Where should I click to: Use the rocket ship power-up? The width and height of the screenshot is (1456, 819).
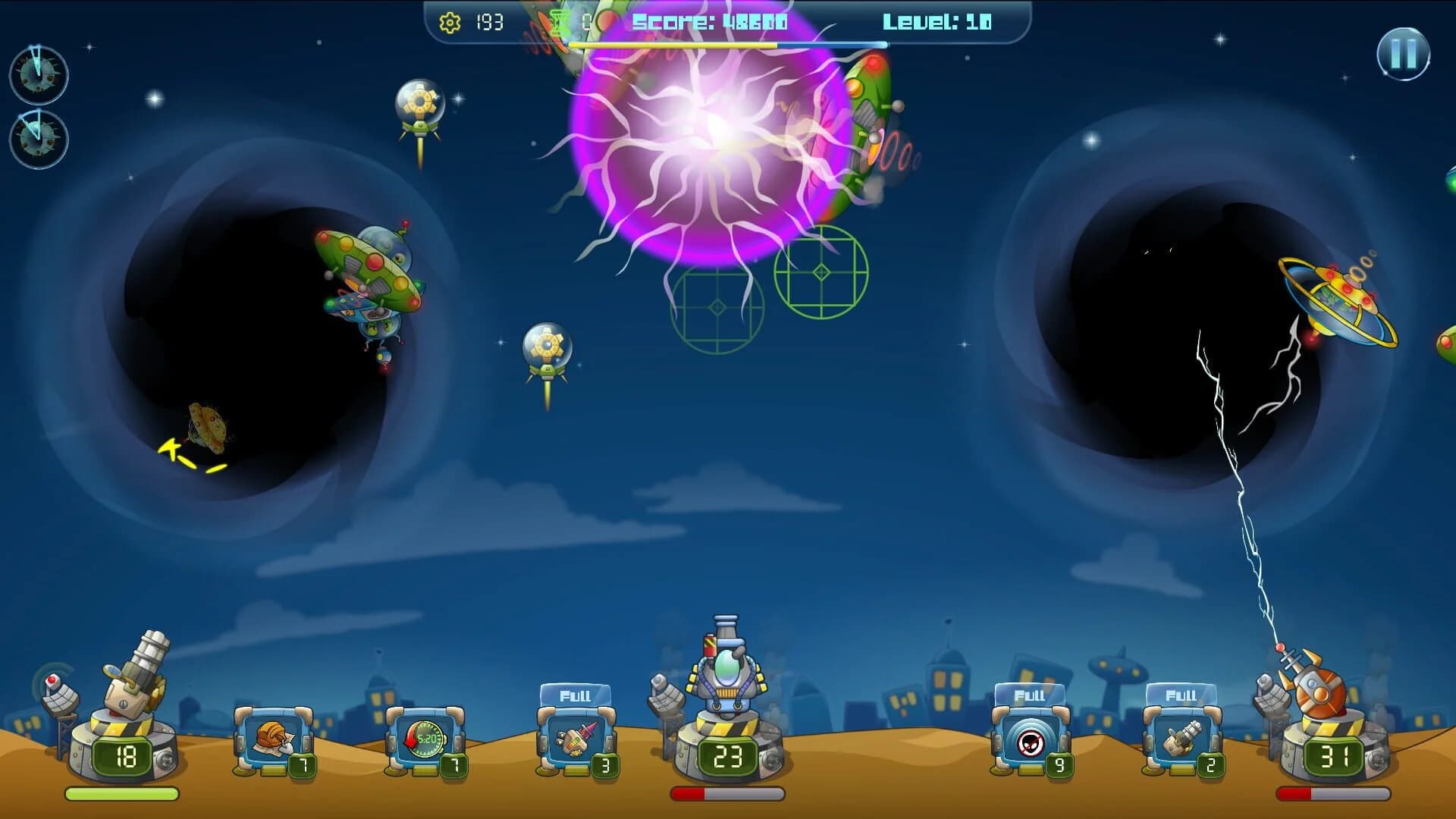tap(578, 739)
